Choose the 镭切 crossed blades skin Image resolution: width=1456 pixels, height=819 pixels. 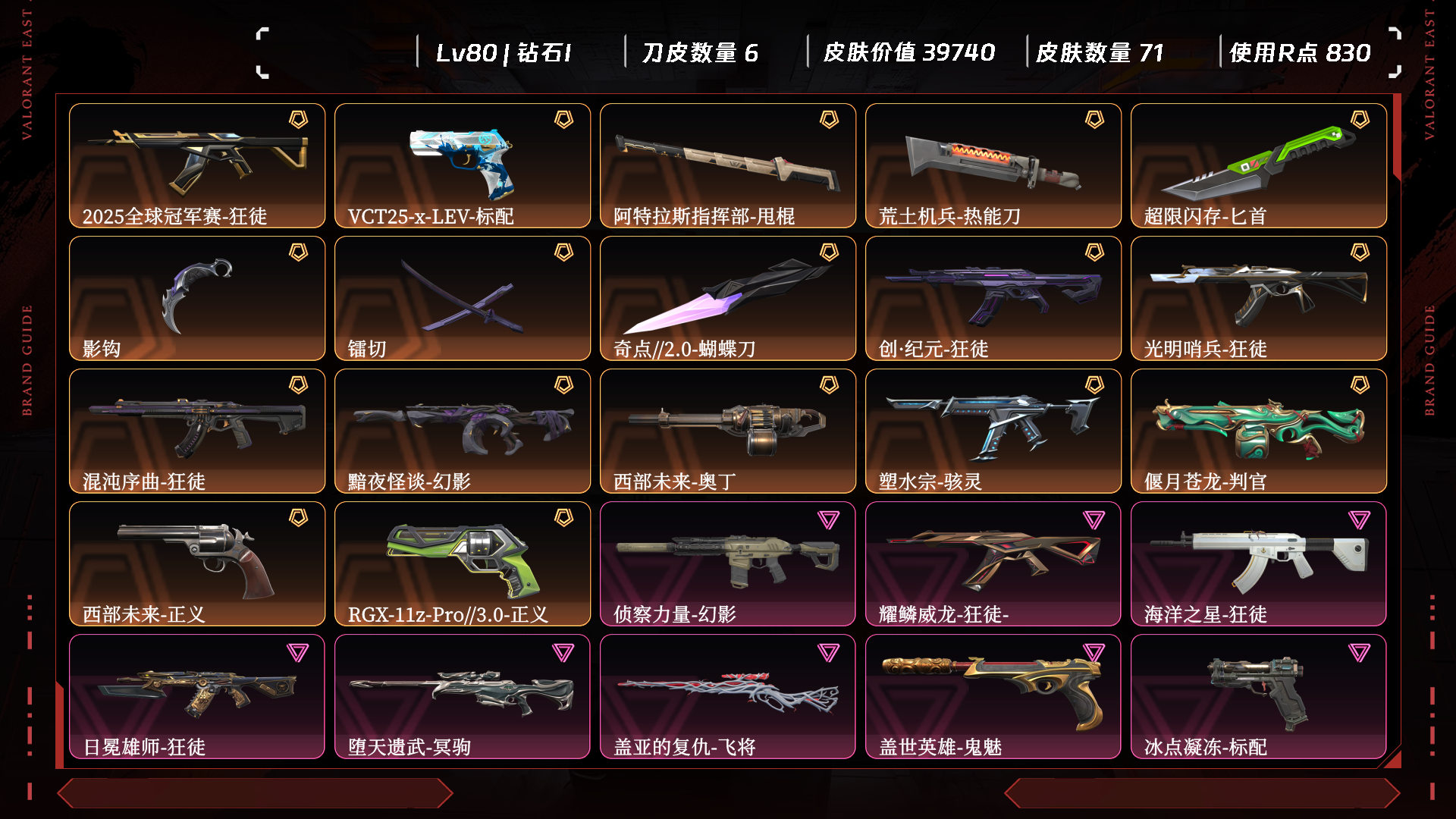(x=463, y=298)
